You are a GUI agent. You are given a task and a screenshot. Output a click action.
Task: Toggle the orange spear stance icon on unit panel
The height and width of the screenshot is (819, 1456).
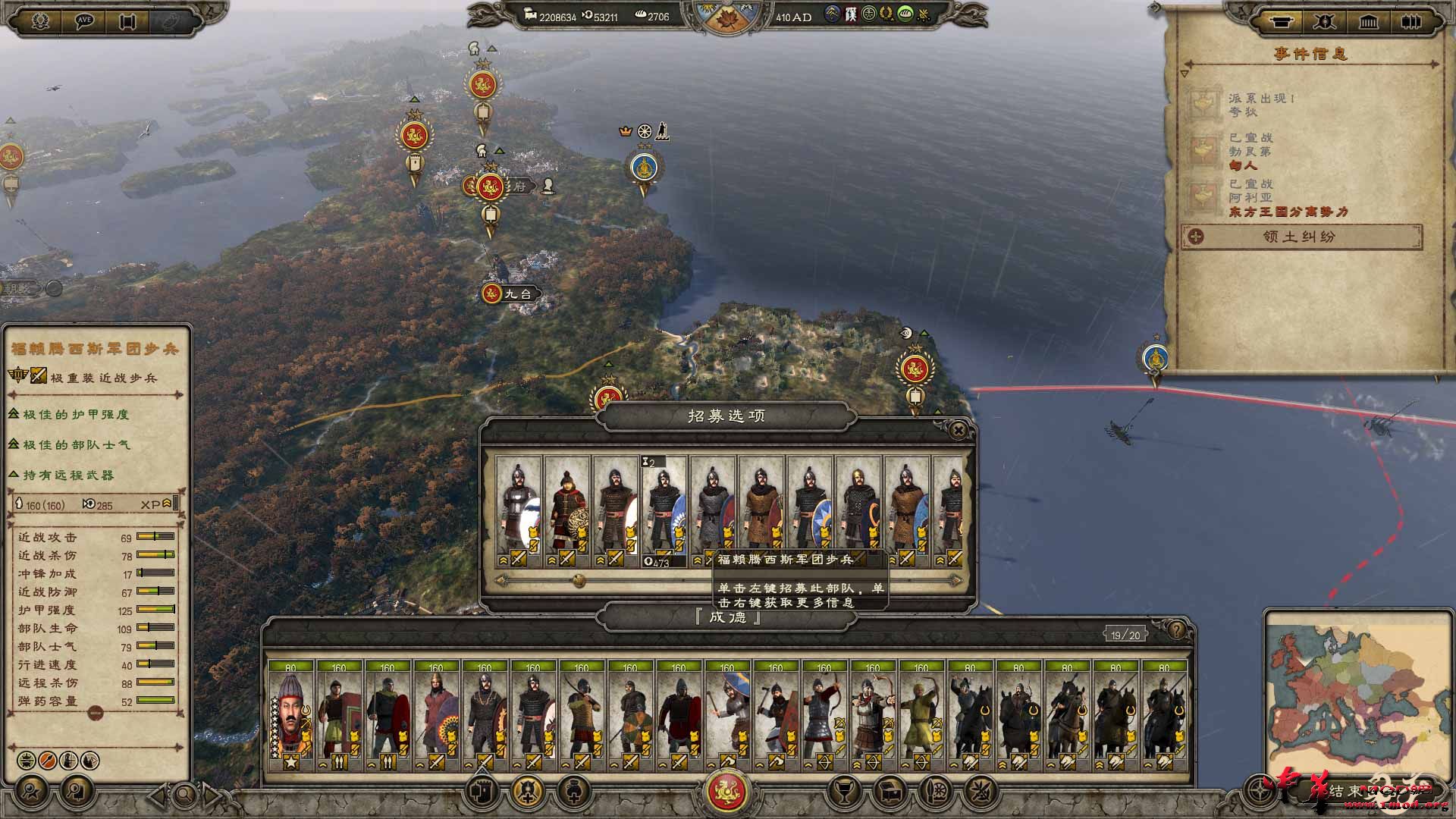pos(47,759)
